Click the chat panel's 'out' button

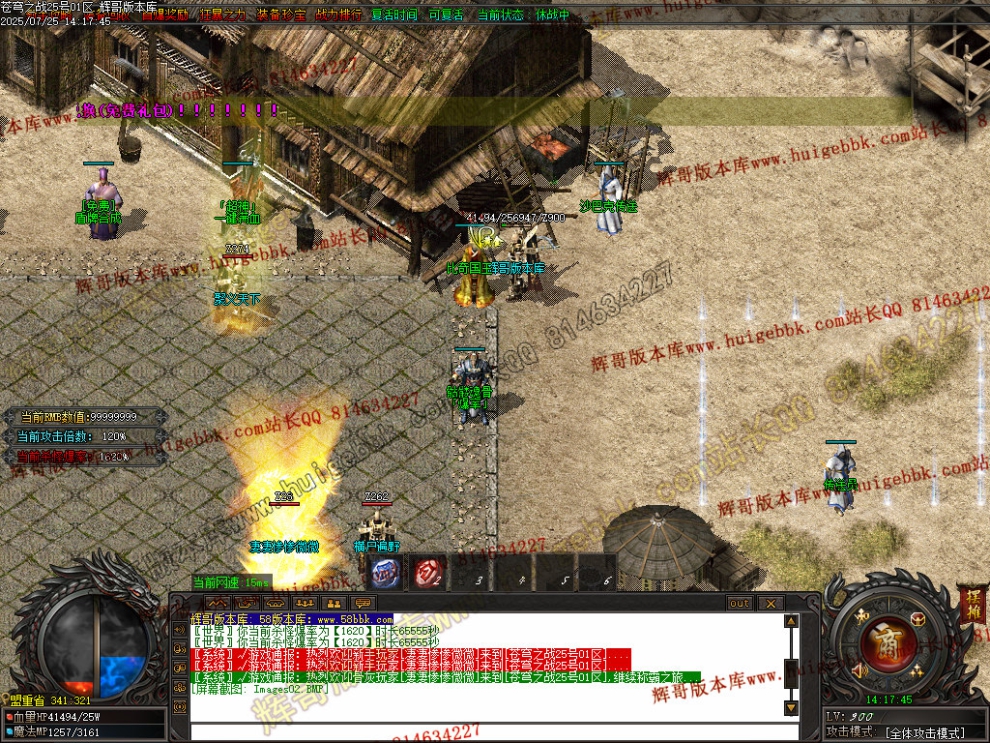[739, 603]
